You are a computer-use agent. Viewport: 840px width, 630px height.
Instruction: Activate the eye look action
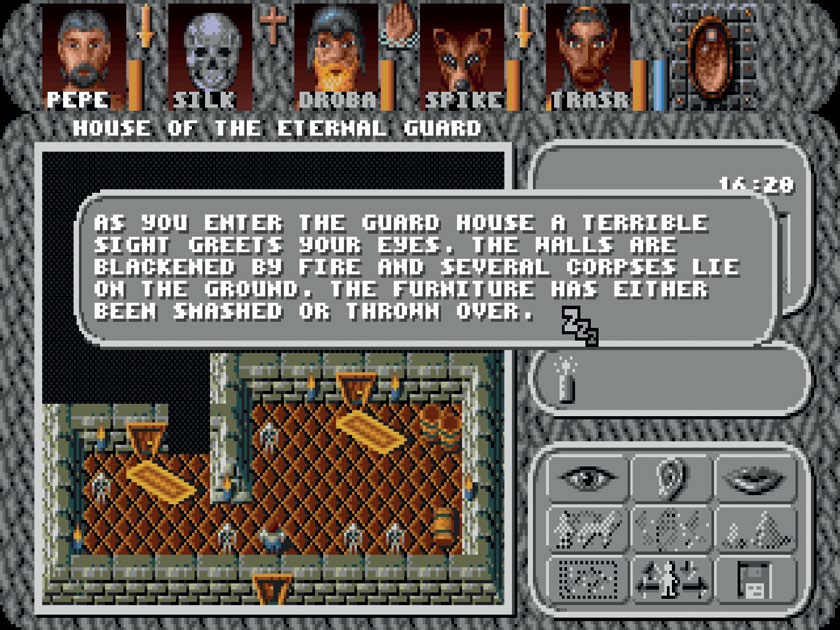(x=586, y=478)
